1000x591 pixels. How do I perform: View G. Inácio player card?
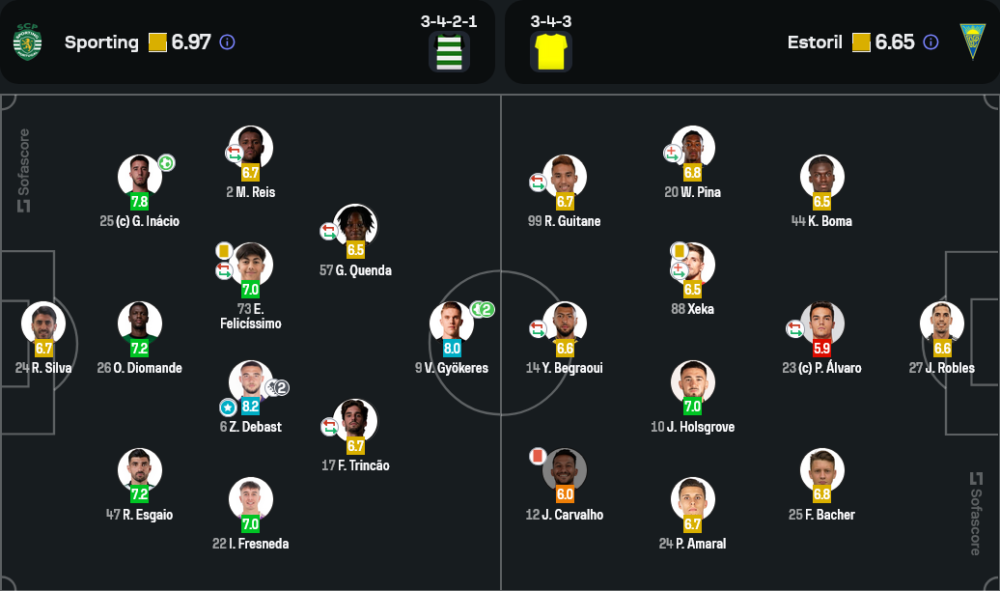tap(140, 177)
